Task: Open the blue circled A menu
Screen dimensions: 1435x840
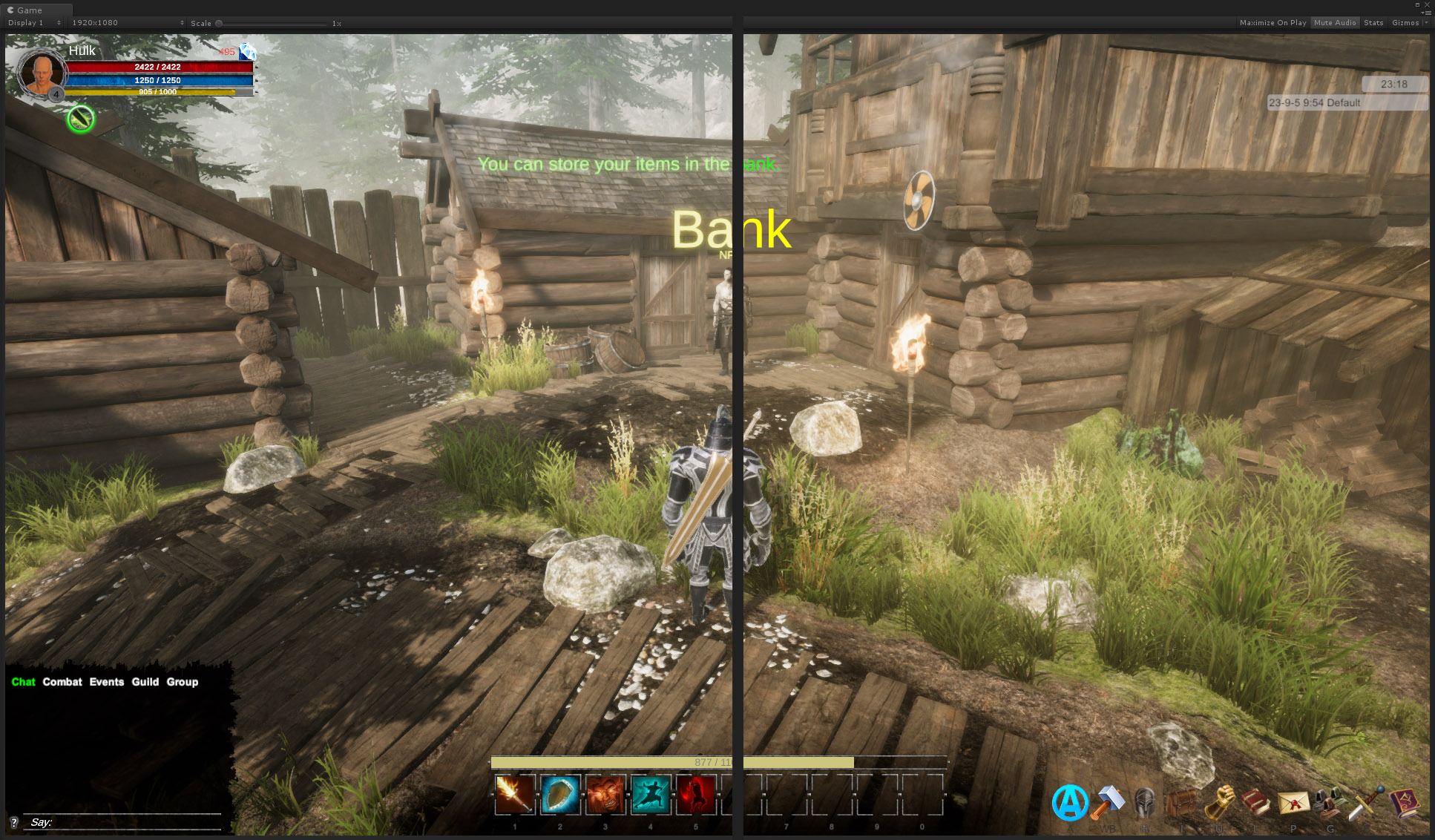Action: 1070,803
